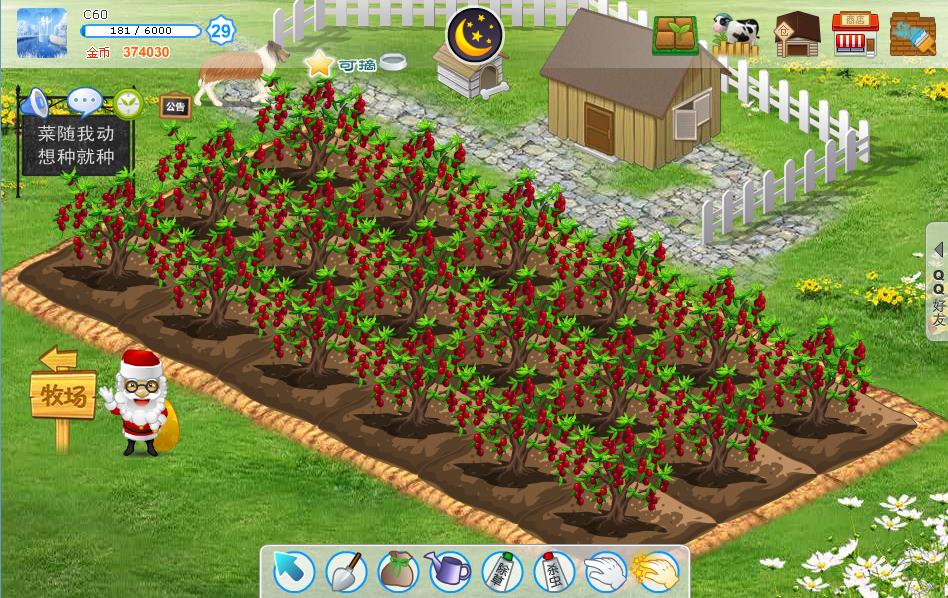Select the pesticide (杀虫) tube
This screenshot has width=948, height=598.
coord(553,572)
